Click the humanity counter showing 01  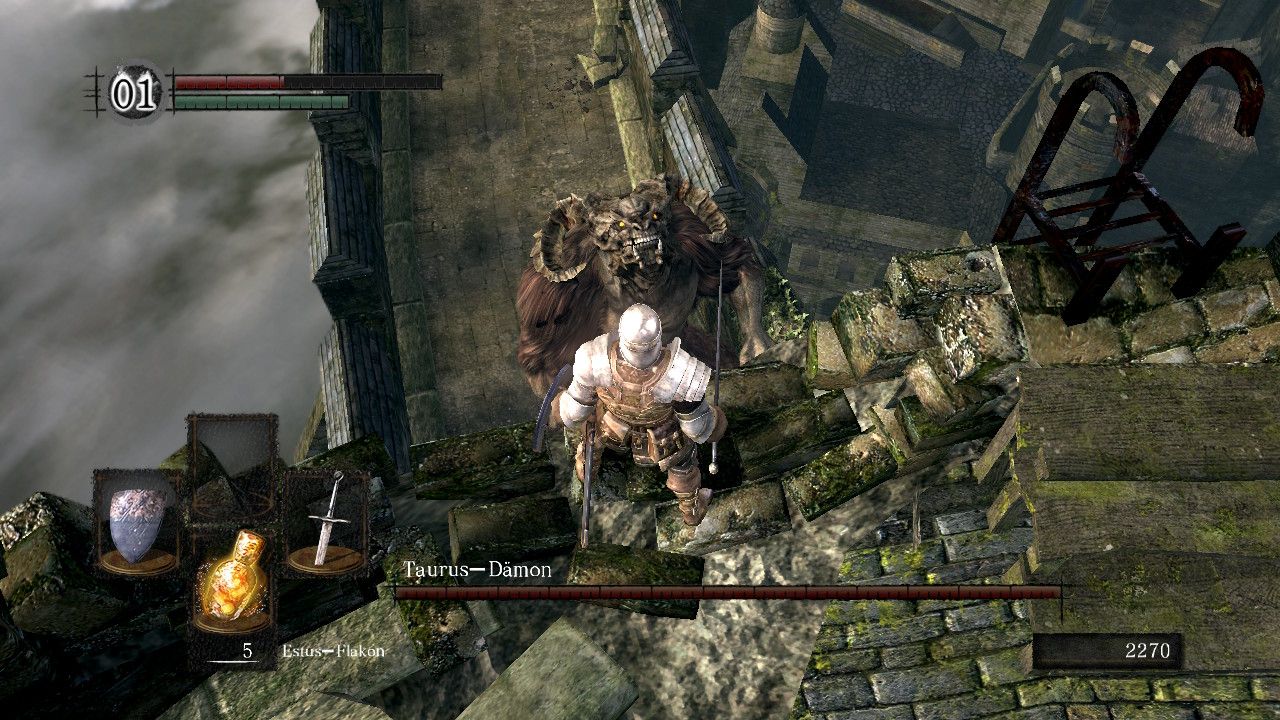point(135,92)
